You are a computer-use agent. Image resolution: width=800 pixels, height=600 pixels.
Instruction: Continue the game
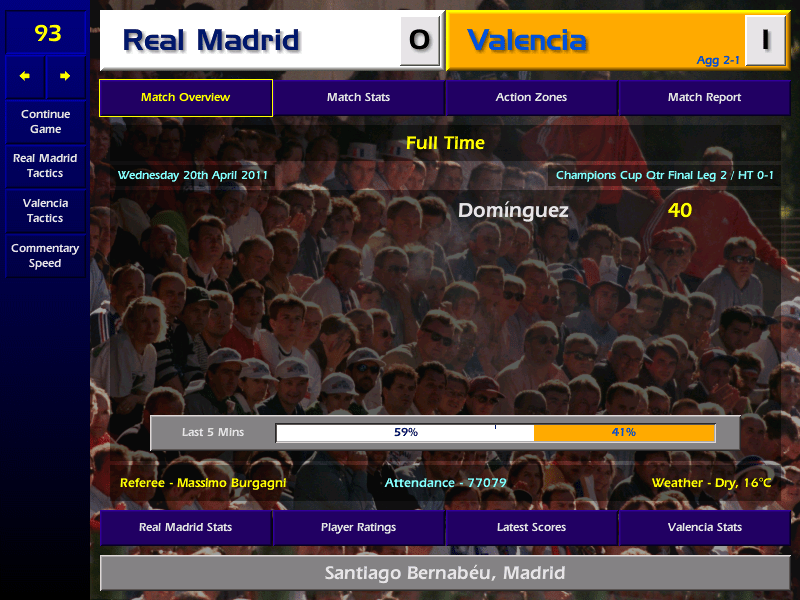[45, 121]
